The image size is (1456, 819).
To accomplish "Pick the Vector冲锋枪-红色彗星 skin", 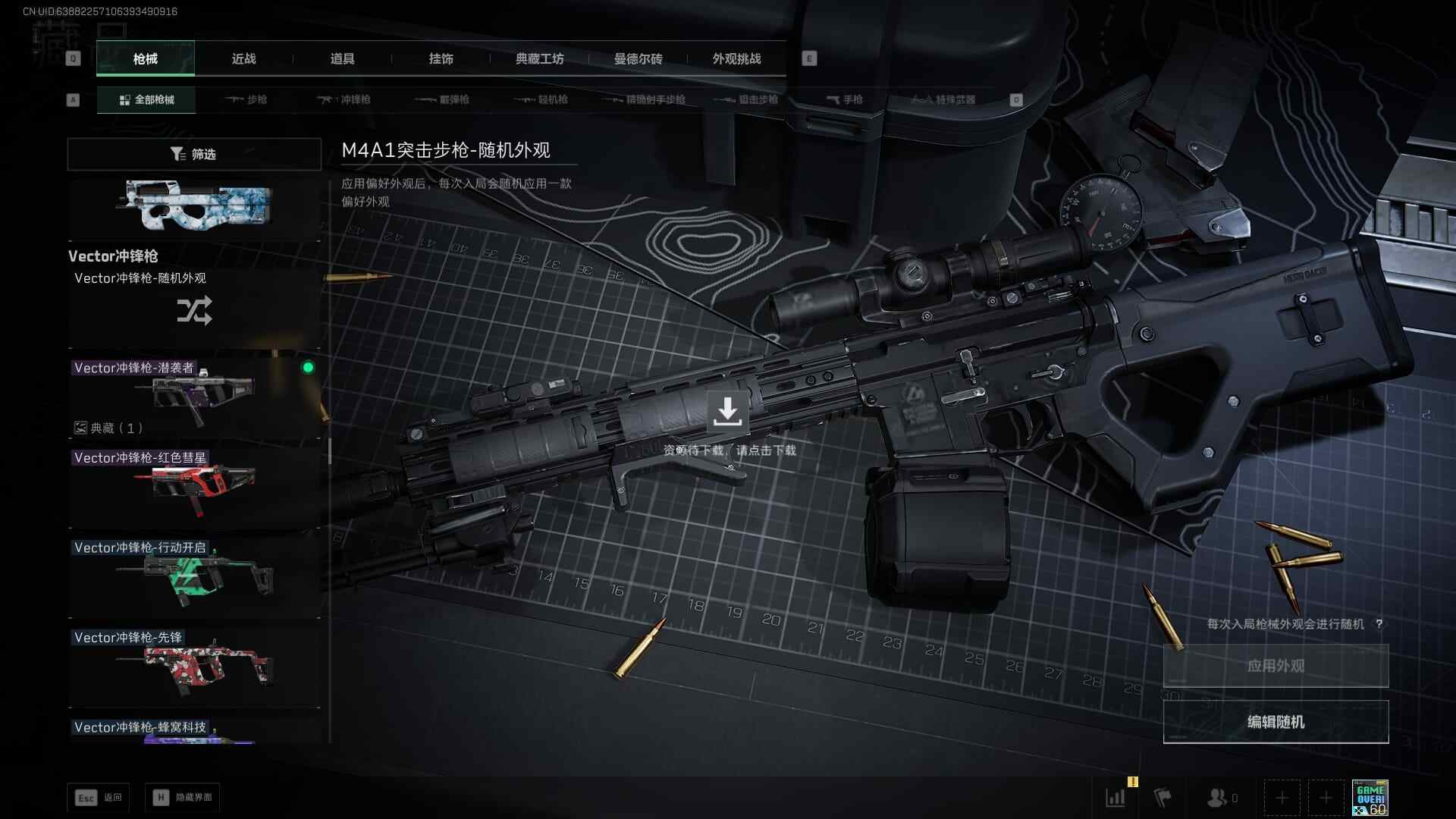I will 194,487.
